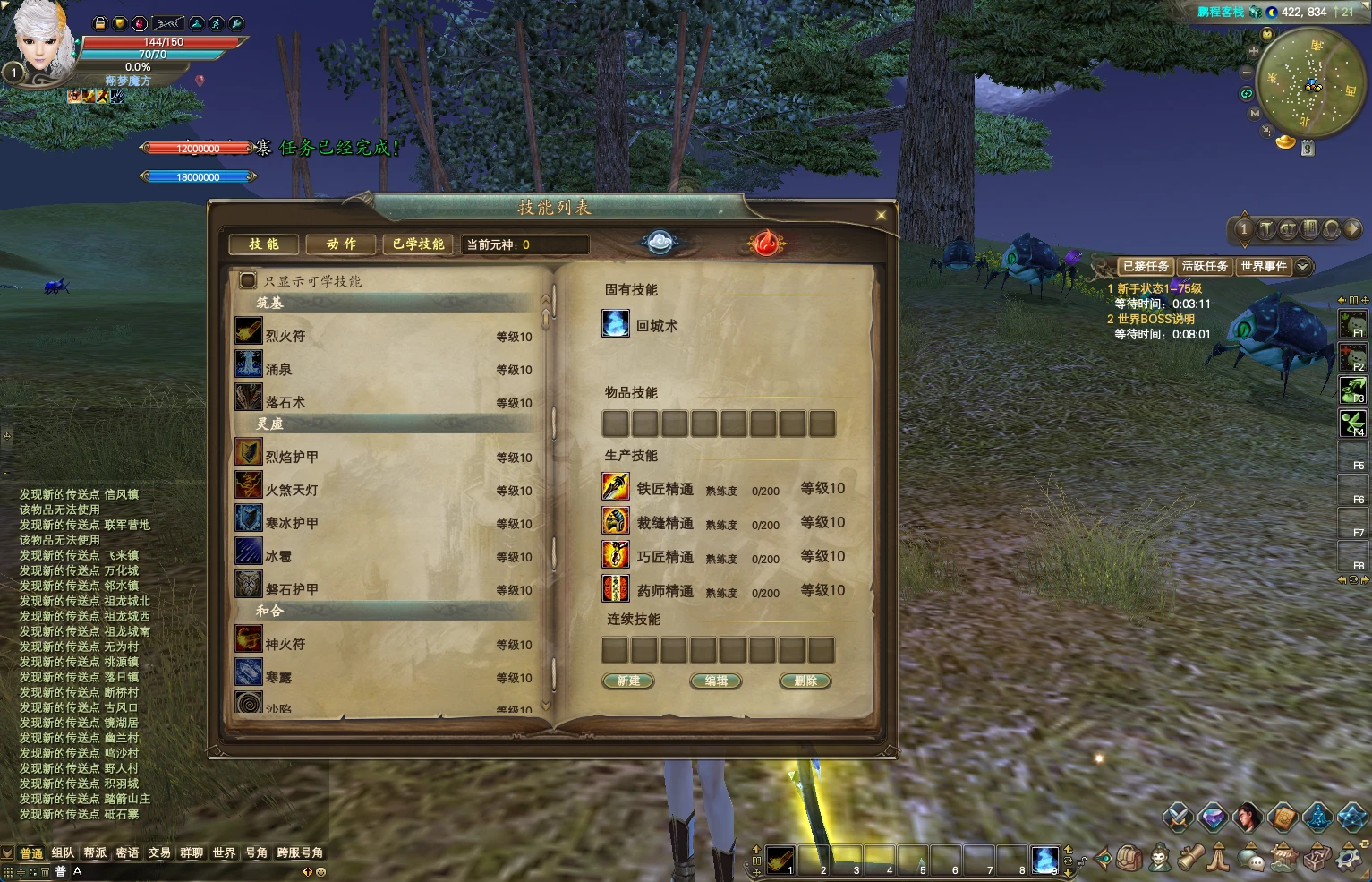Click the 回城术 skill icon
Screen dimensions: 1372x882
(x=616, y=324)
